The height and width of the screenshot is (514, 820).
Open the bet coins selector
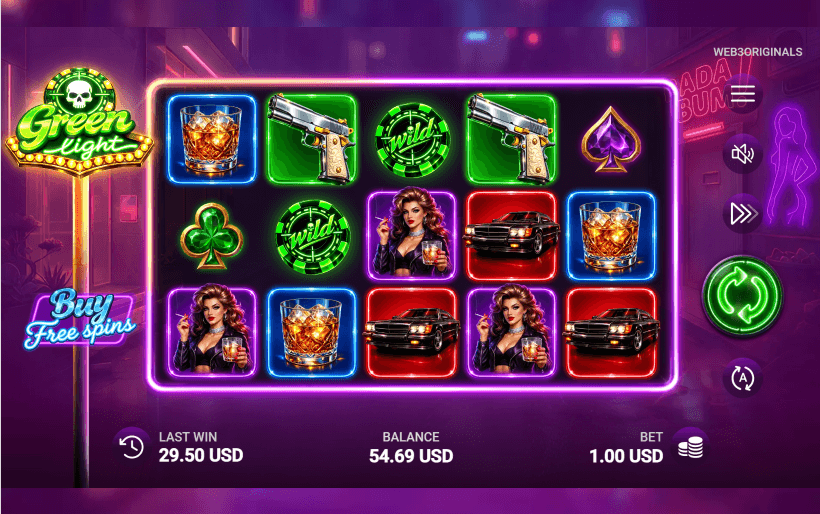689,447
